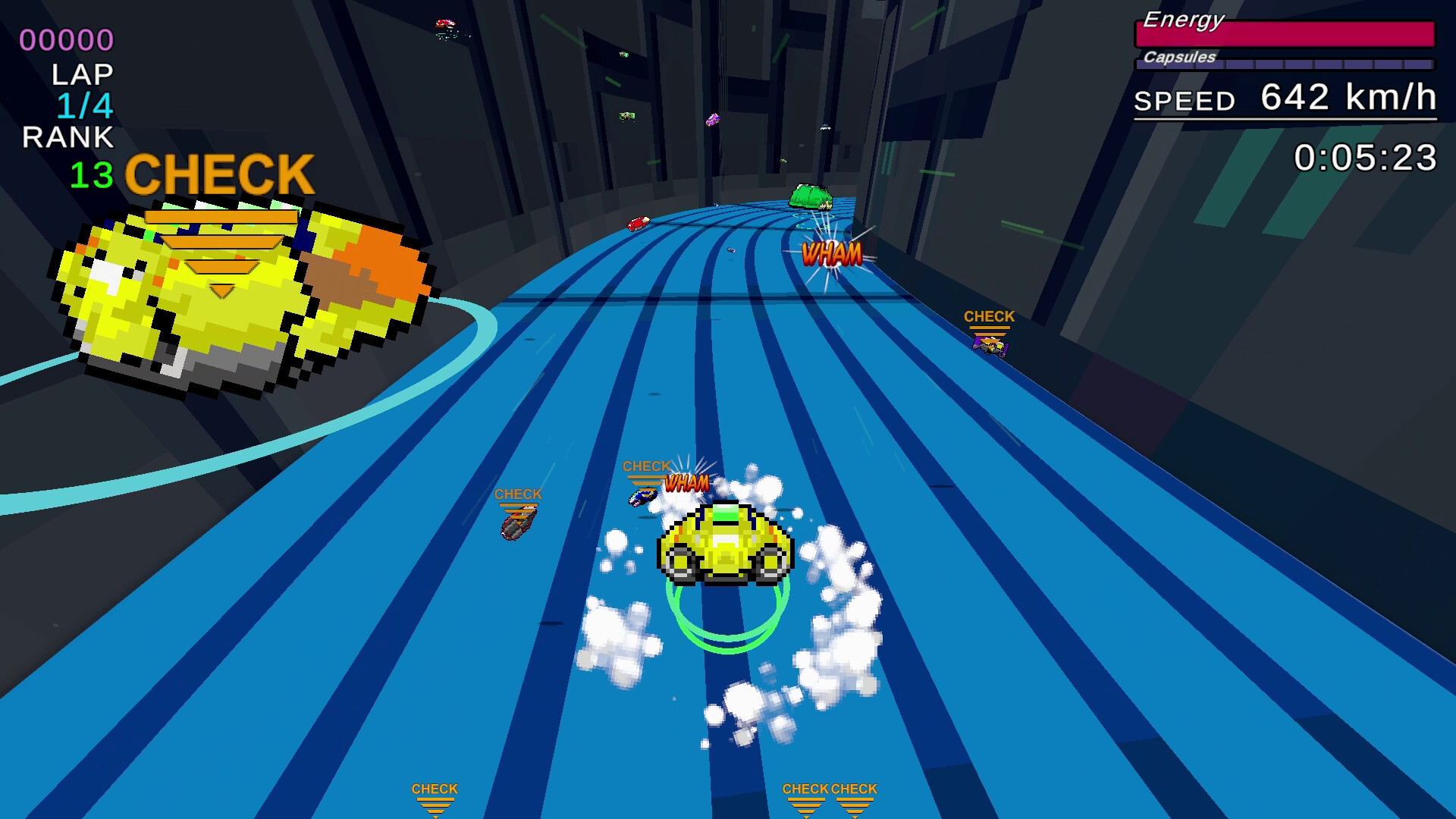Viewport: 1456px width, 819px height.
Task: Click the SPEED 642 km/h readout
Action: point(1284,99)
